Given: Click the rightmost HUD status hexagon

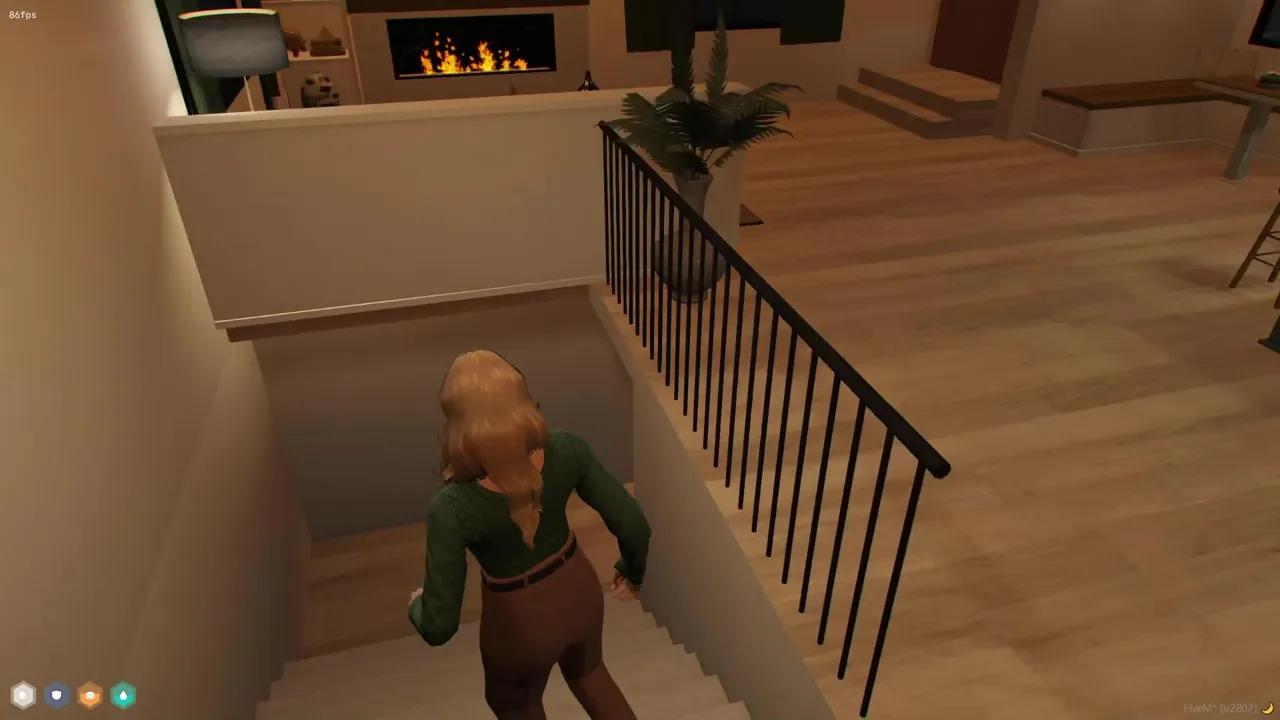Looking at the screenshot, I should (123, 695).
